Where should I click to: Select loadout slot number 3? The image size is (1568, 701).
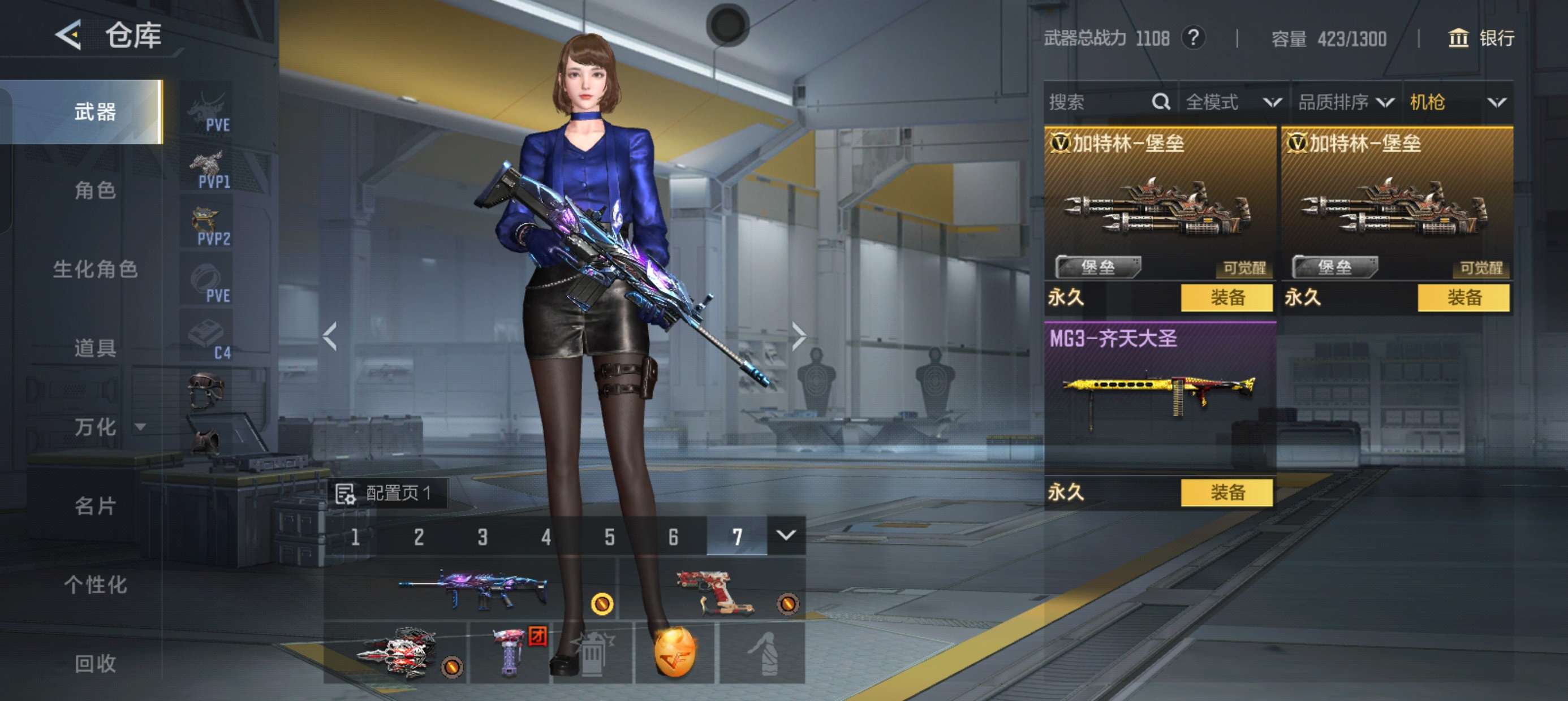[482, 536]
